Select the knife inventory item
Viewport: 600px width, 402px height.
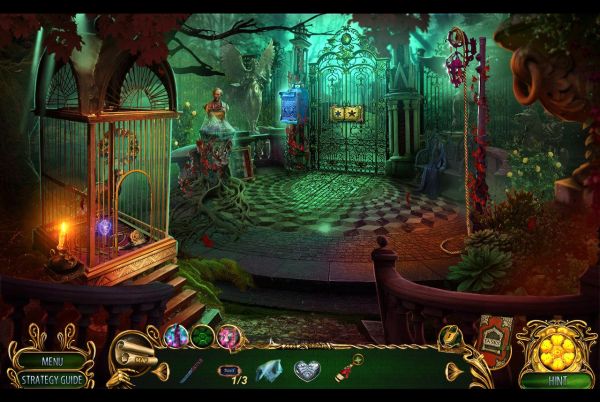tap(191, 370)
